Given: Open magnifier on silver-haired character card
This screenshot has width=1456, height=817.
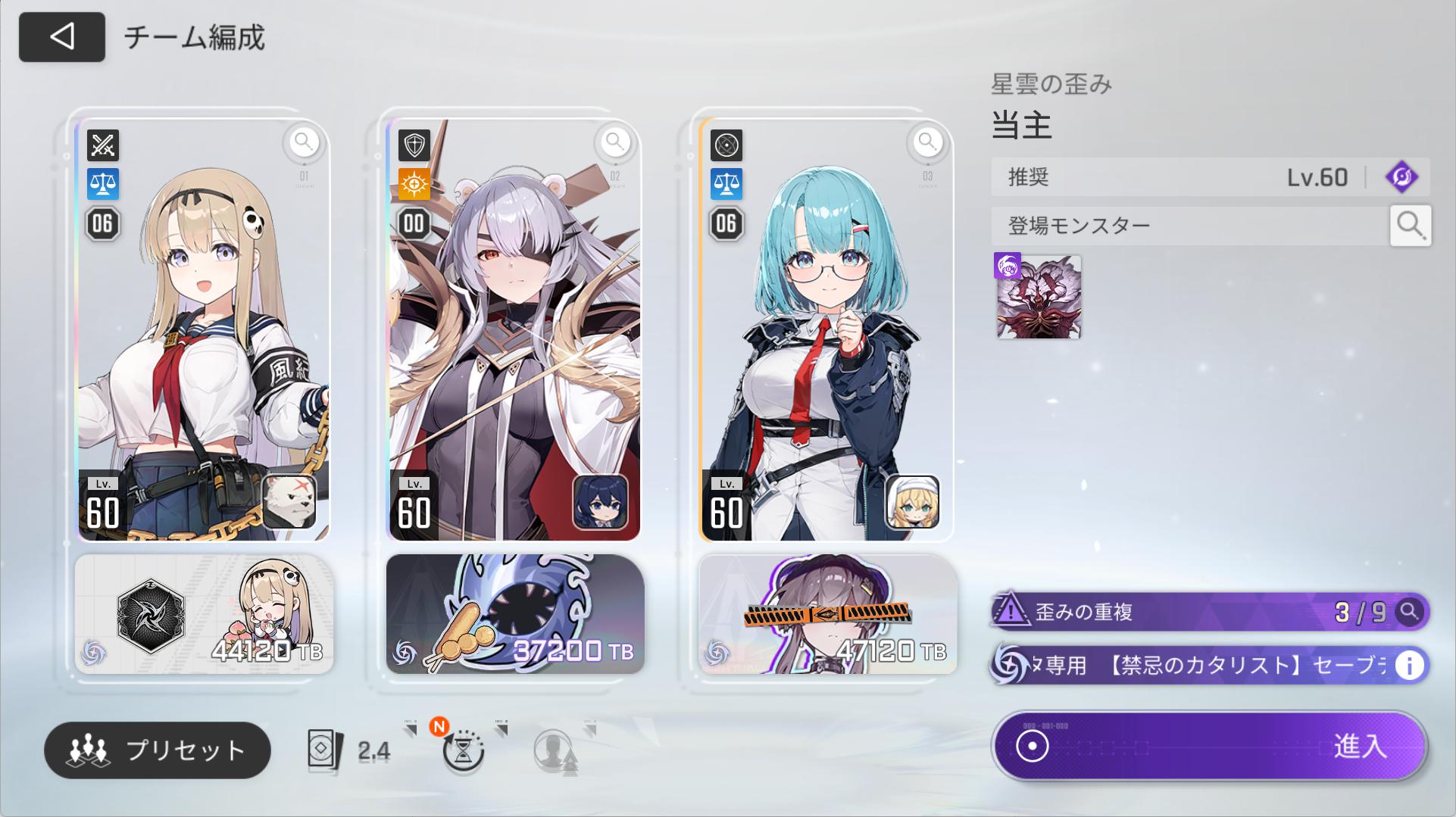Looking at the screenshot, I should [x=615, y=142].
